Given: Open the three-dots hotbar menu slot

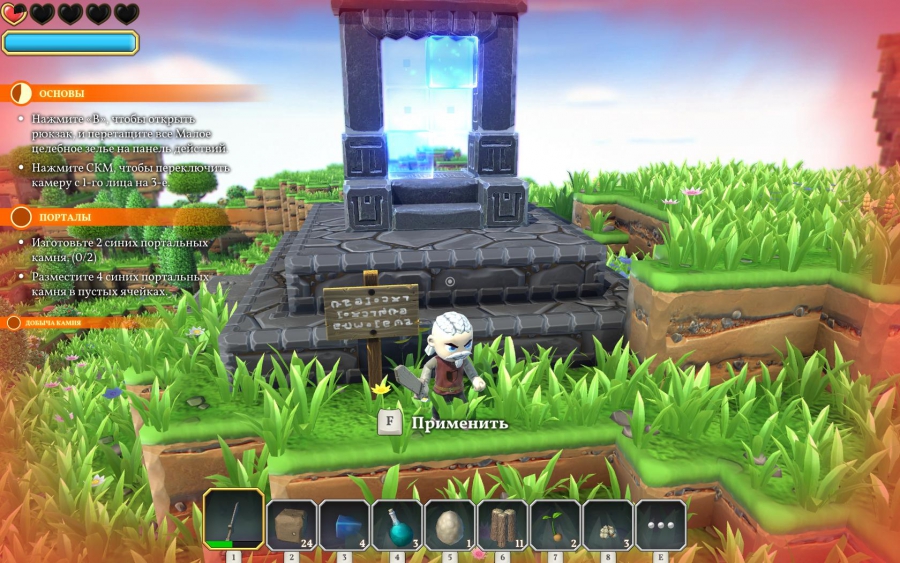Looking at the screenshot, I should tap(660, 524).
